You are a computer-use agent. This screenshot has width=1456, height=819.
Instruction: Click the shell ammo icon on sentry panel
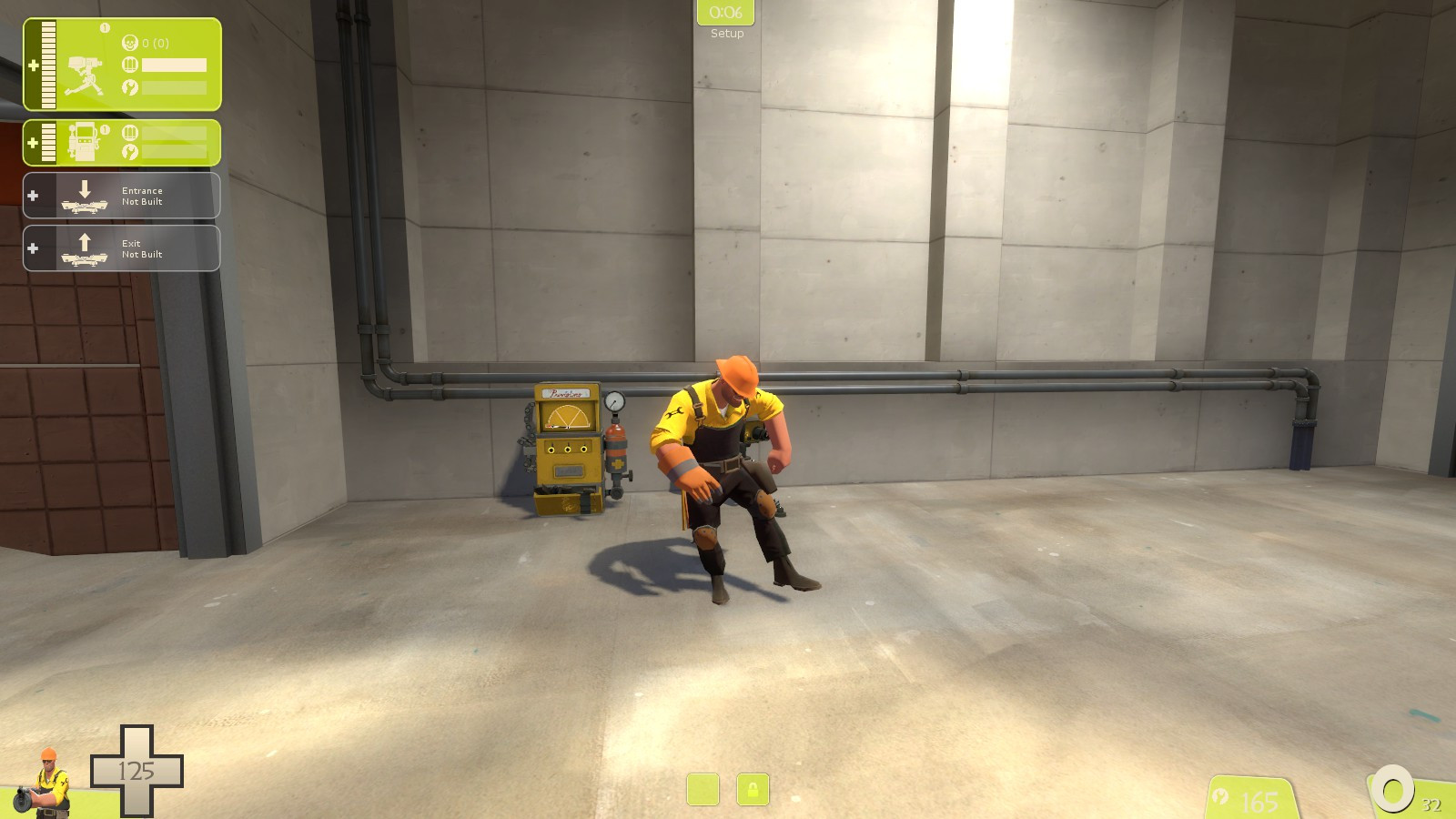[x=128, y=66]
